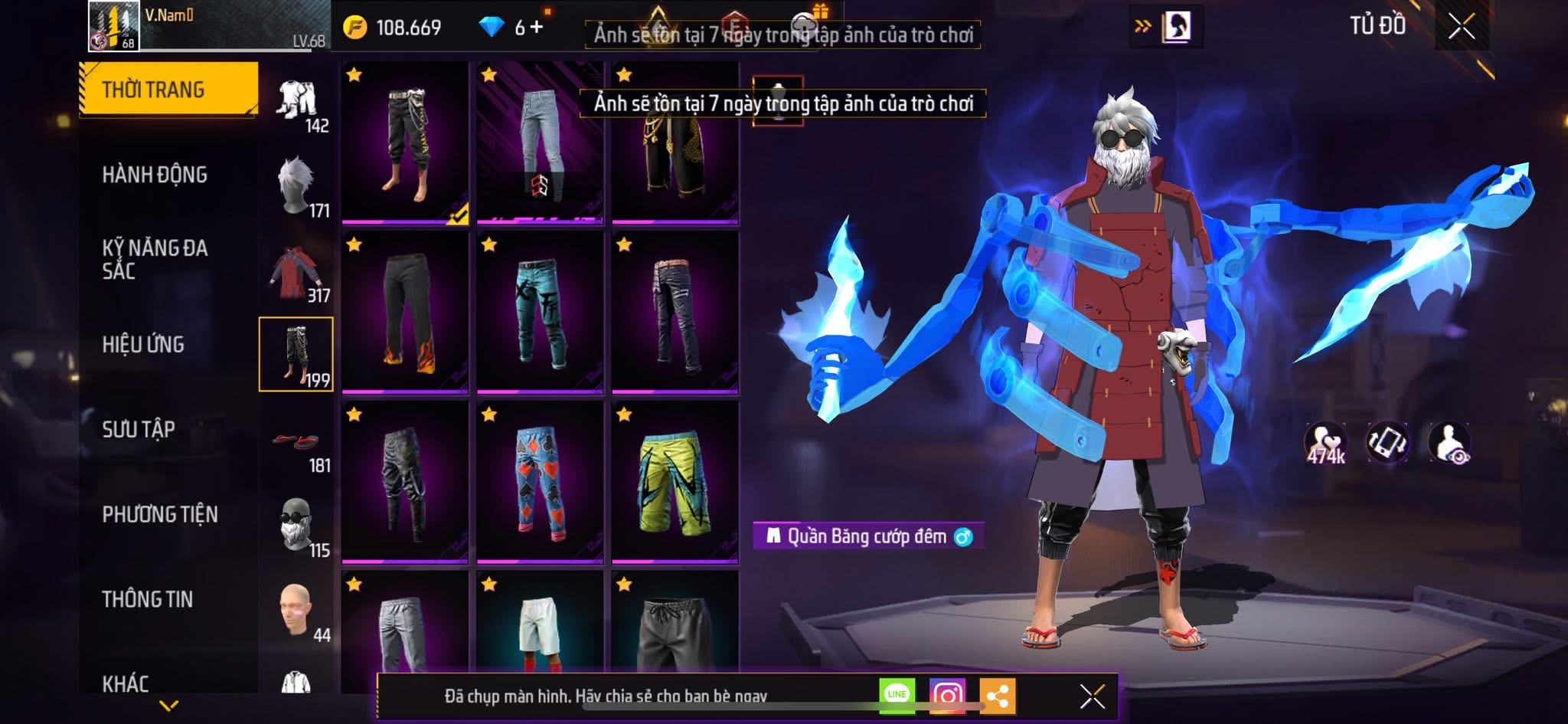Image resolution: width=1568 pixels, height=724 pixels.
Task: Toggle the character view eye icon
Action: (x=1449, y=444)
